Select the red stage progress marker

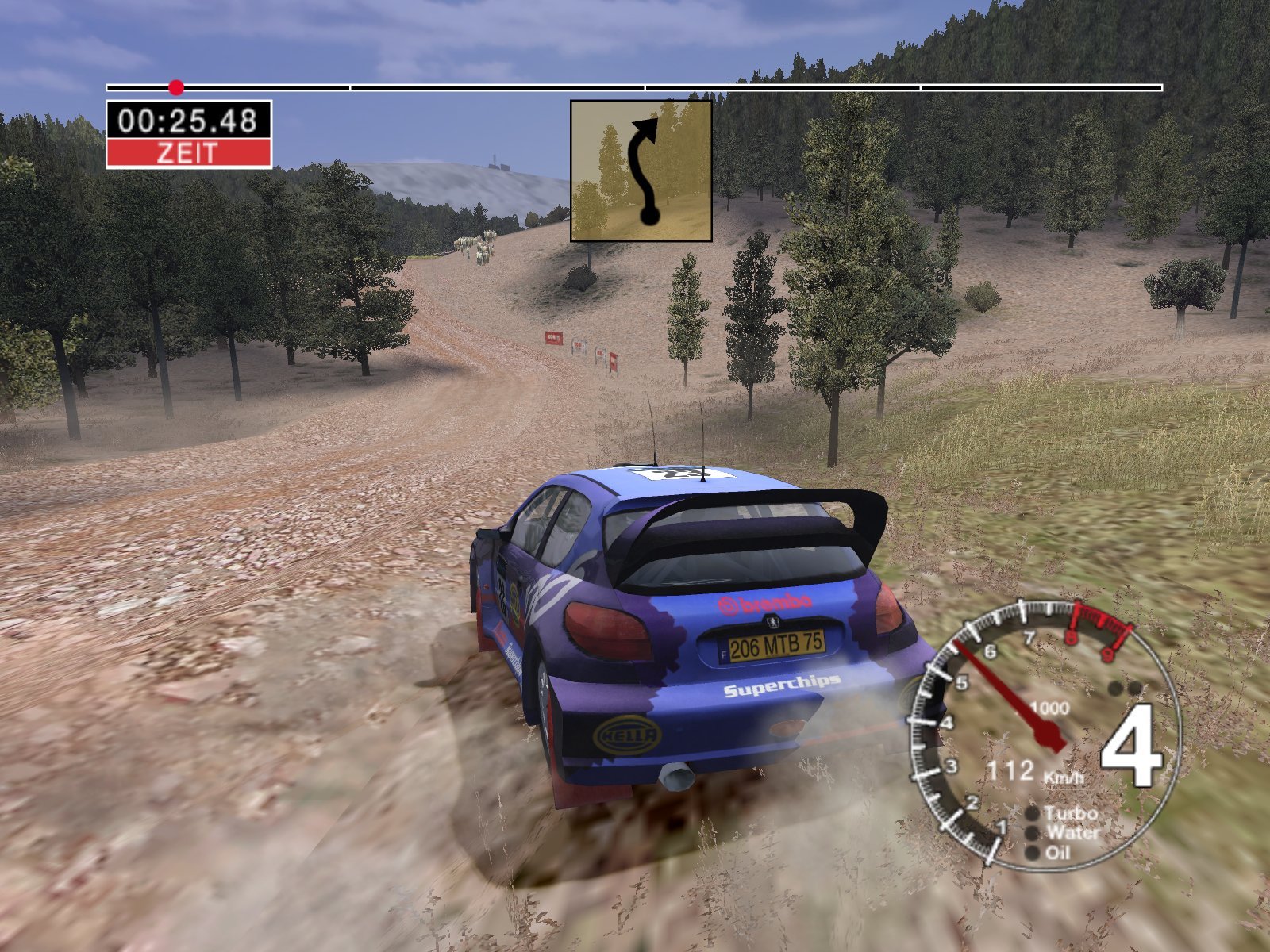pos(176,87)
